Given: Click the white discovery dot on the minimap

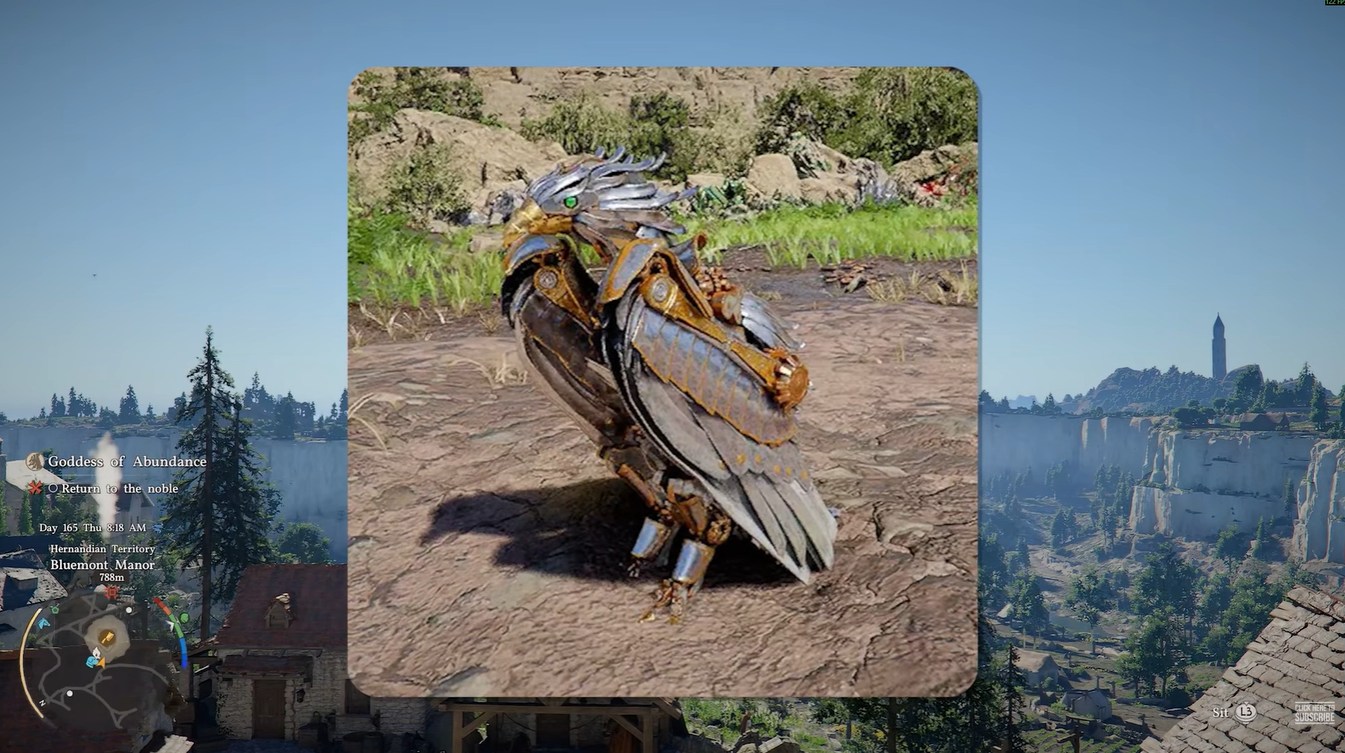Looking at the screenshot, I should pos(130,610).
